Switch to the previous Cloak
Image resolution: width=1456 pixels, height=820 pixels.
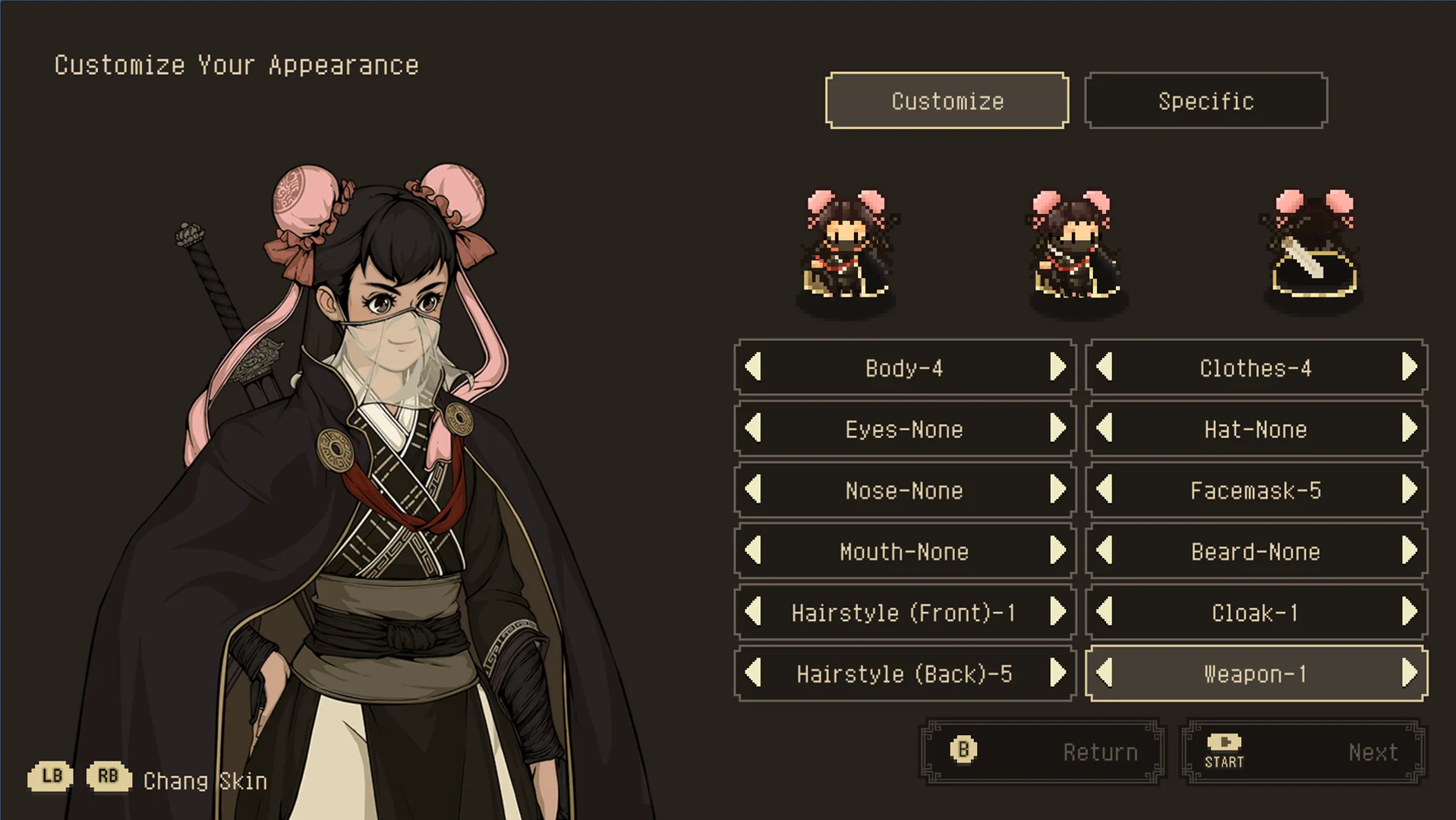coord(1105,612)
